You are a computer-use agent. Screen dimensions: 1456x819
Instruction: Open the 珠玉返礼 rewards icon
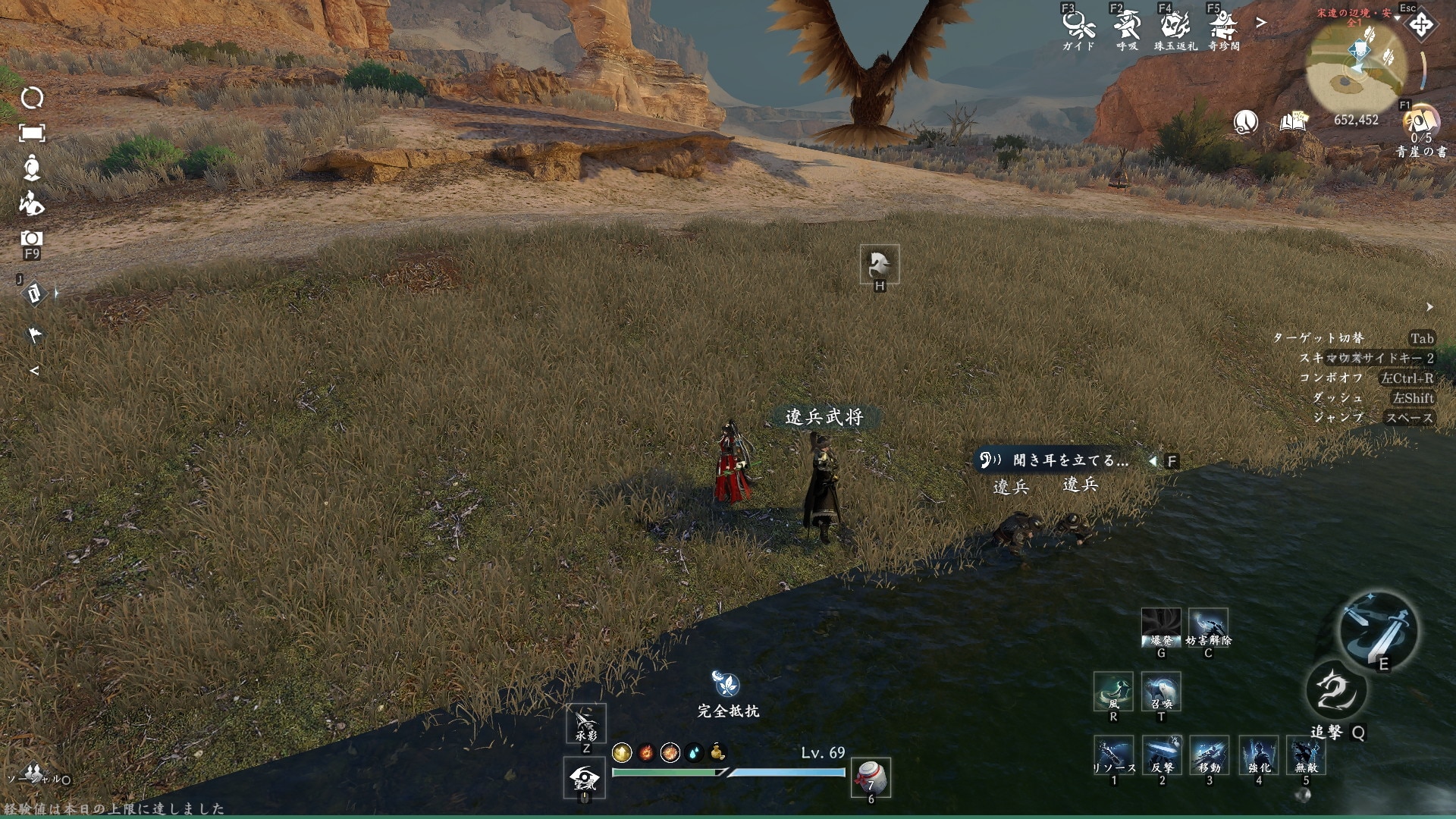coord(1175,28)
